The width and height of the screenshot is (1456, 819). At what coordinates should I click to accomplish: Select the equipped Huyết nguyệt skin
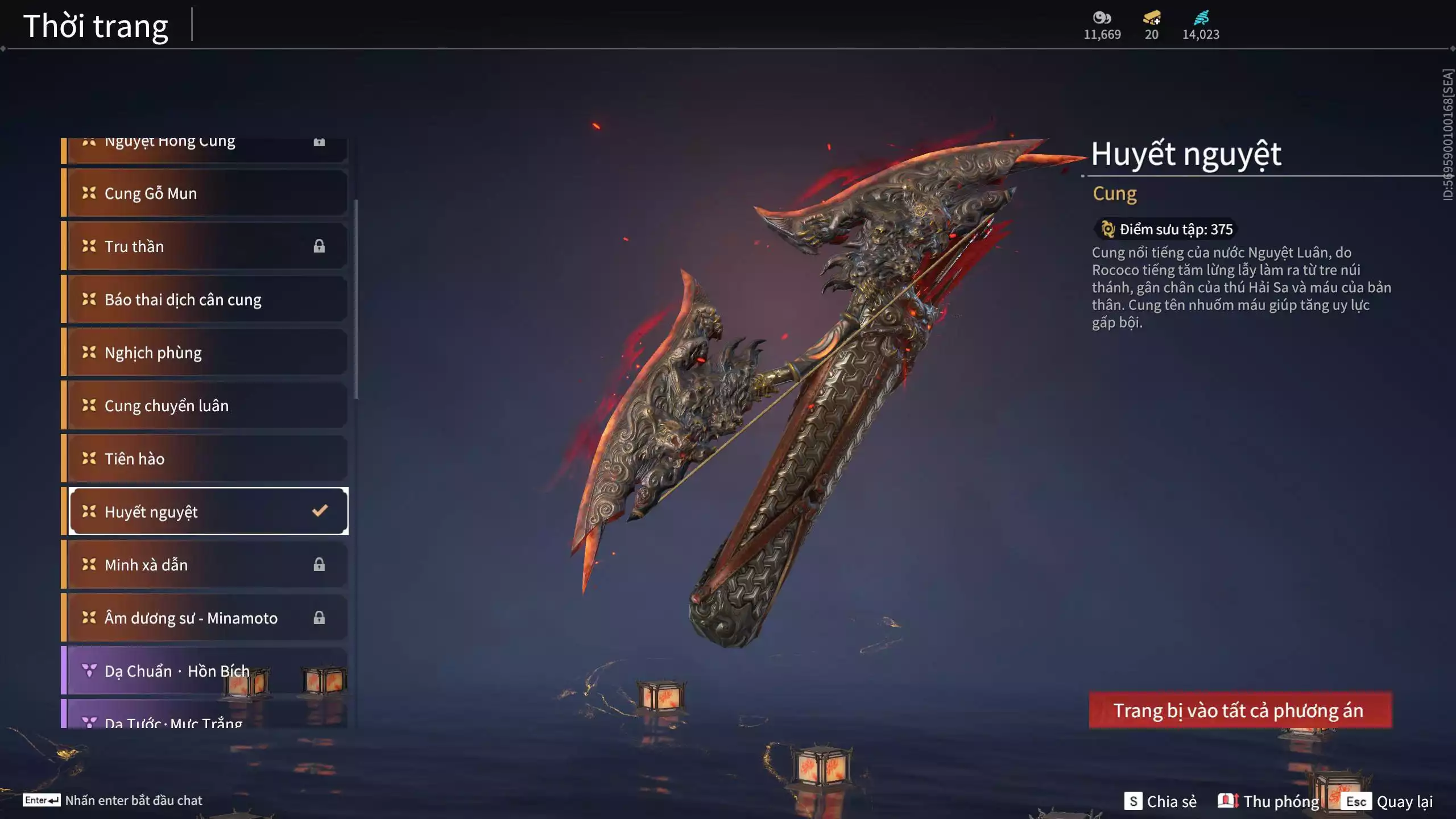click(206, 511)
